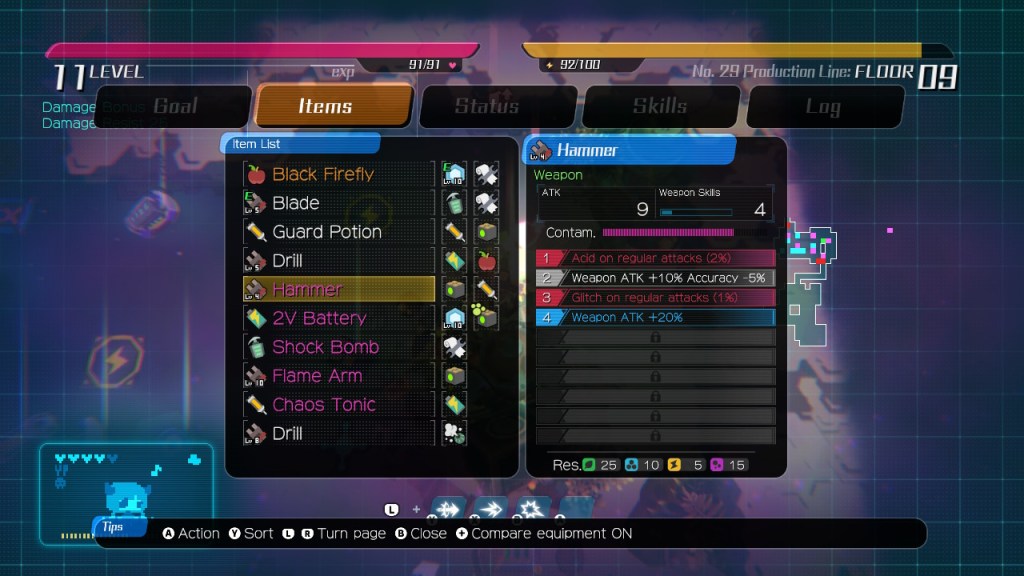The image size is (1024, 576).
Task: Select weapon skill 'Add on regular attacks (2%)'
Action: click(655, 258)
